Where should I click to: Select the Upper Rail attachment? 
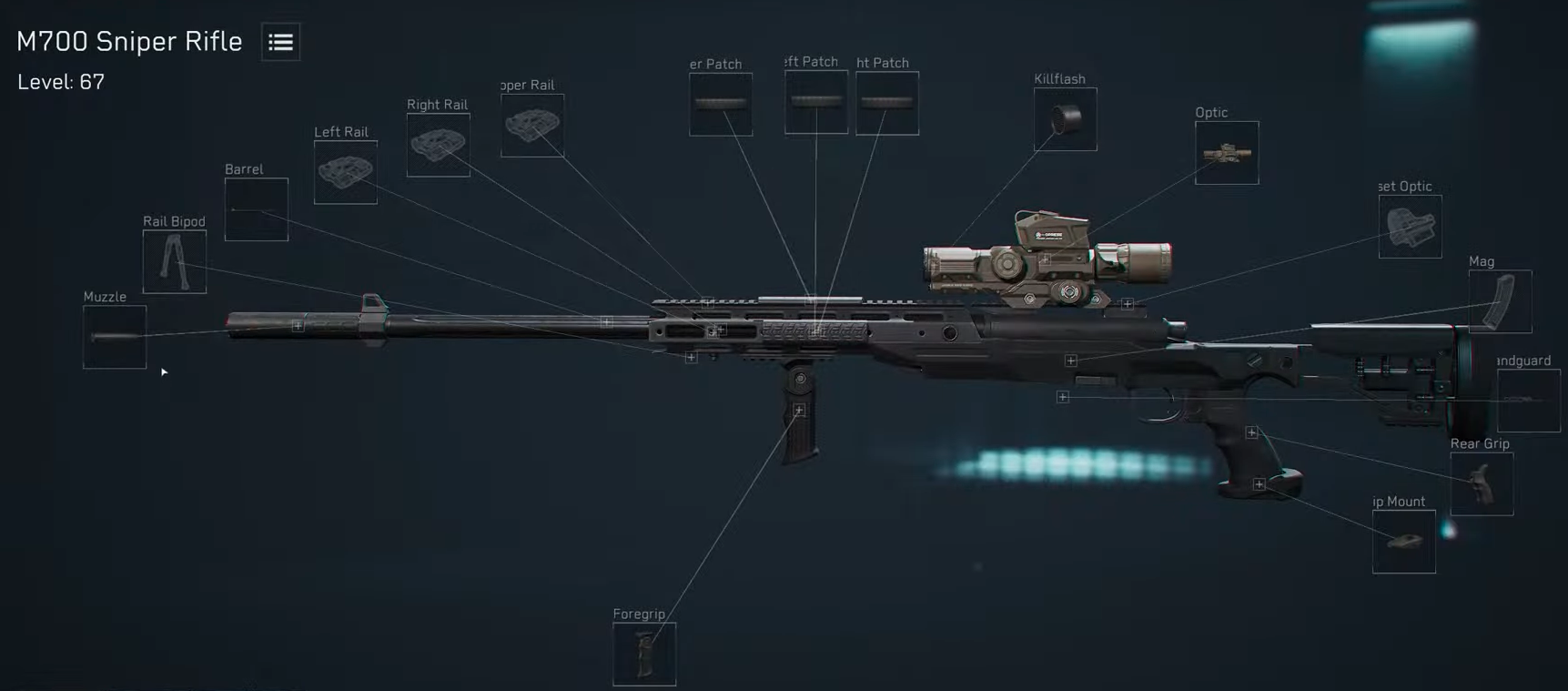click(532, 125)
